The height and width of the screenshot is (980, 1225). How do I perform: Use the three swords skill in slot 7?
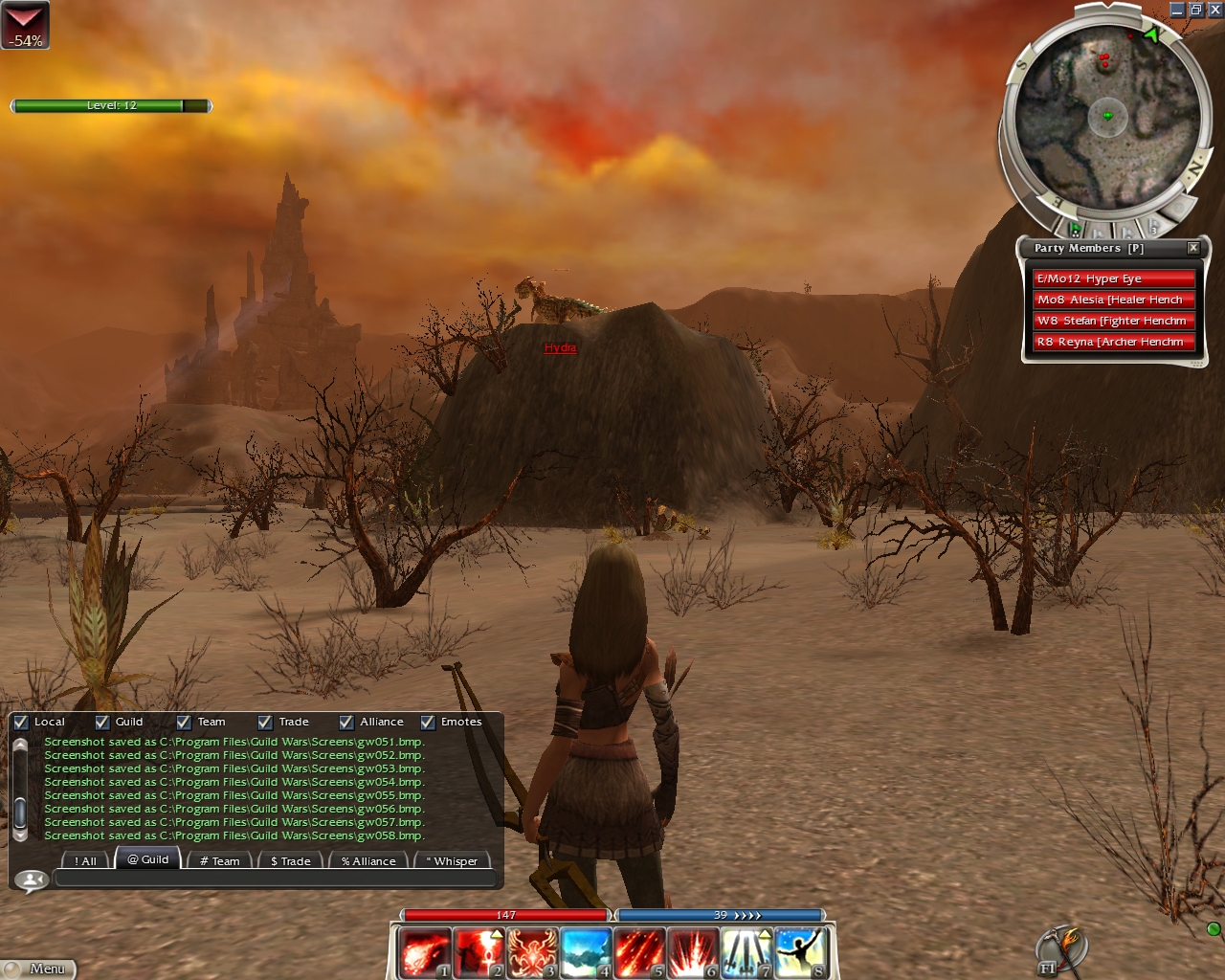click(746, 953)
